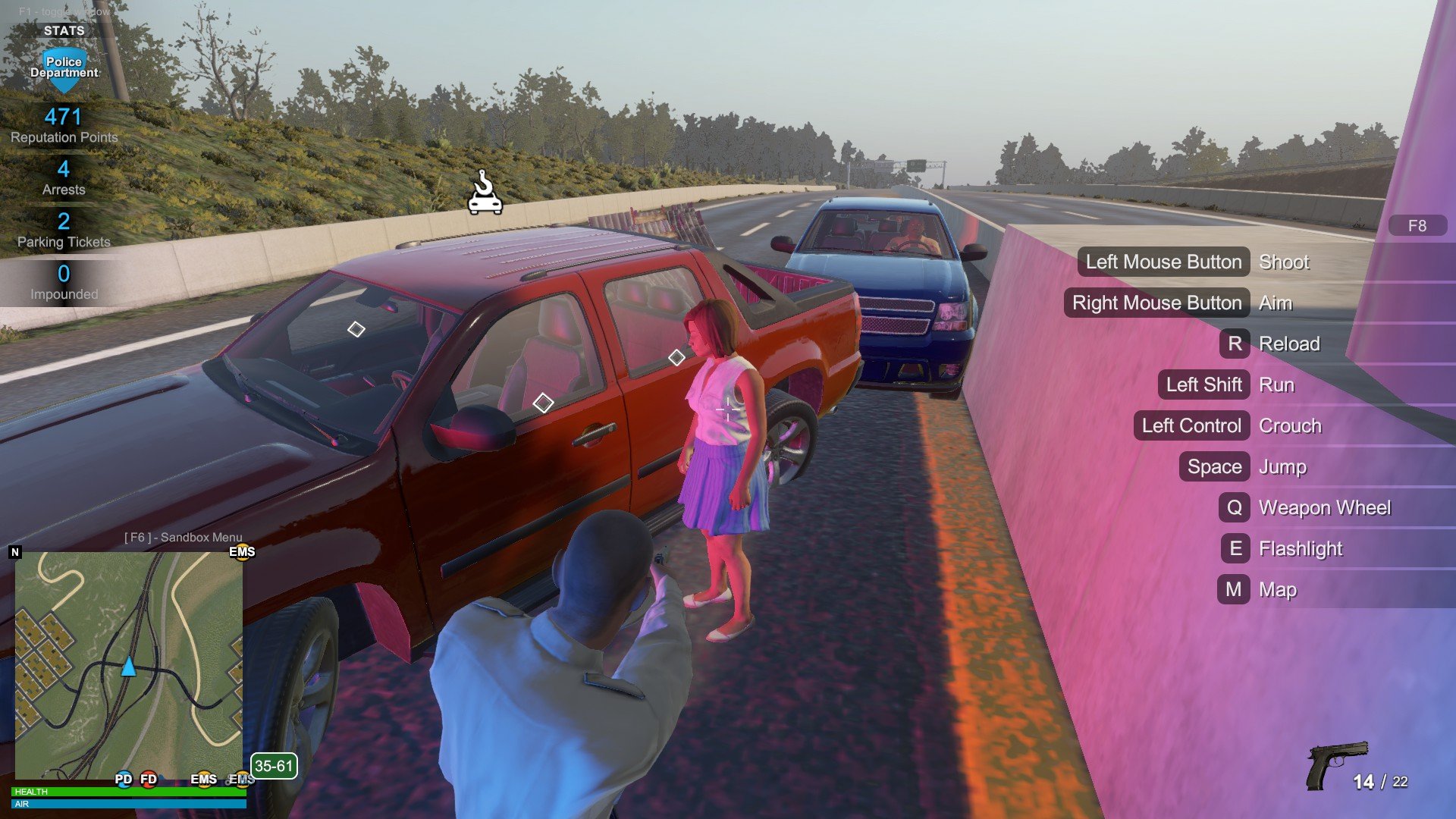
Task: Select the PD marker on the minimap
Action: point(124,779)
